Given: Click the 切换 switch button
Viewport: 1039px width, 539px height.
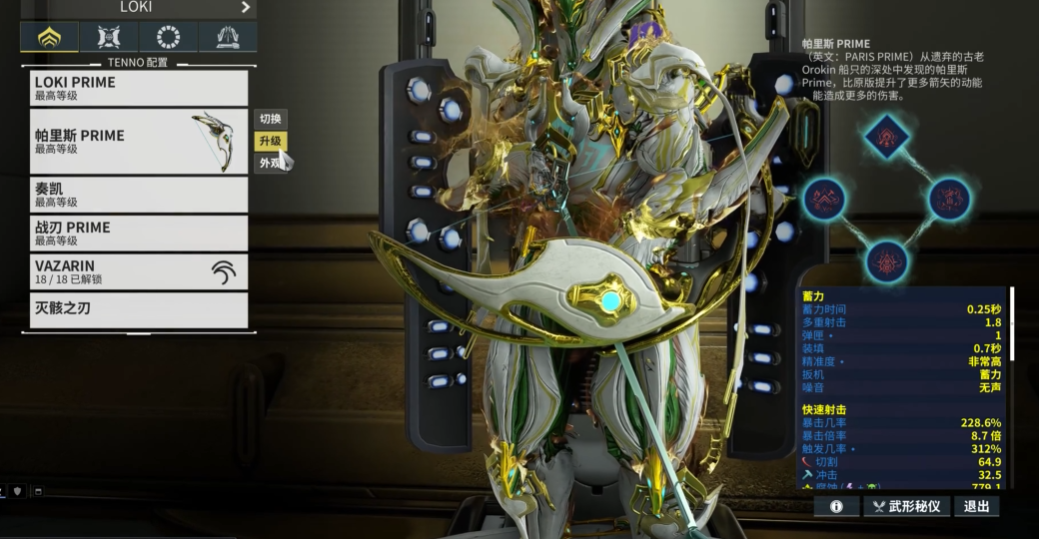Looking at the screenshot, I should (x=270, y=119).
